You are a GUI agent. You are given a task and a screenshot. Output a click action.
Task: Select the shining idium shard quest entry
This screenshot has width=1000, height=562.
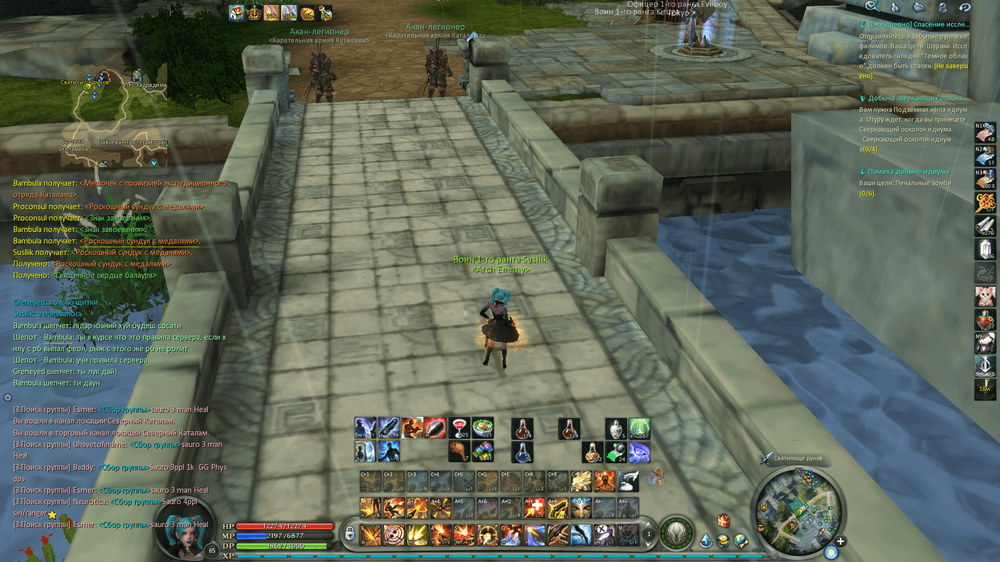click(916, 98)
